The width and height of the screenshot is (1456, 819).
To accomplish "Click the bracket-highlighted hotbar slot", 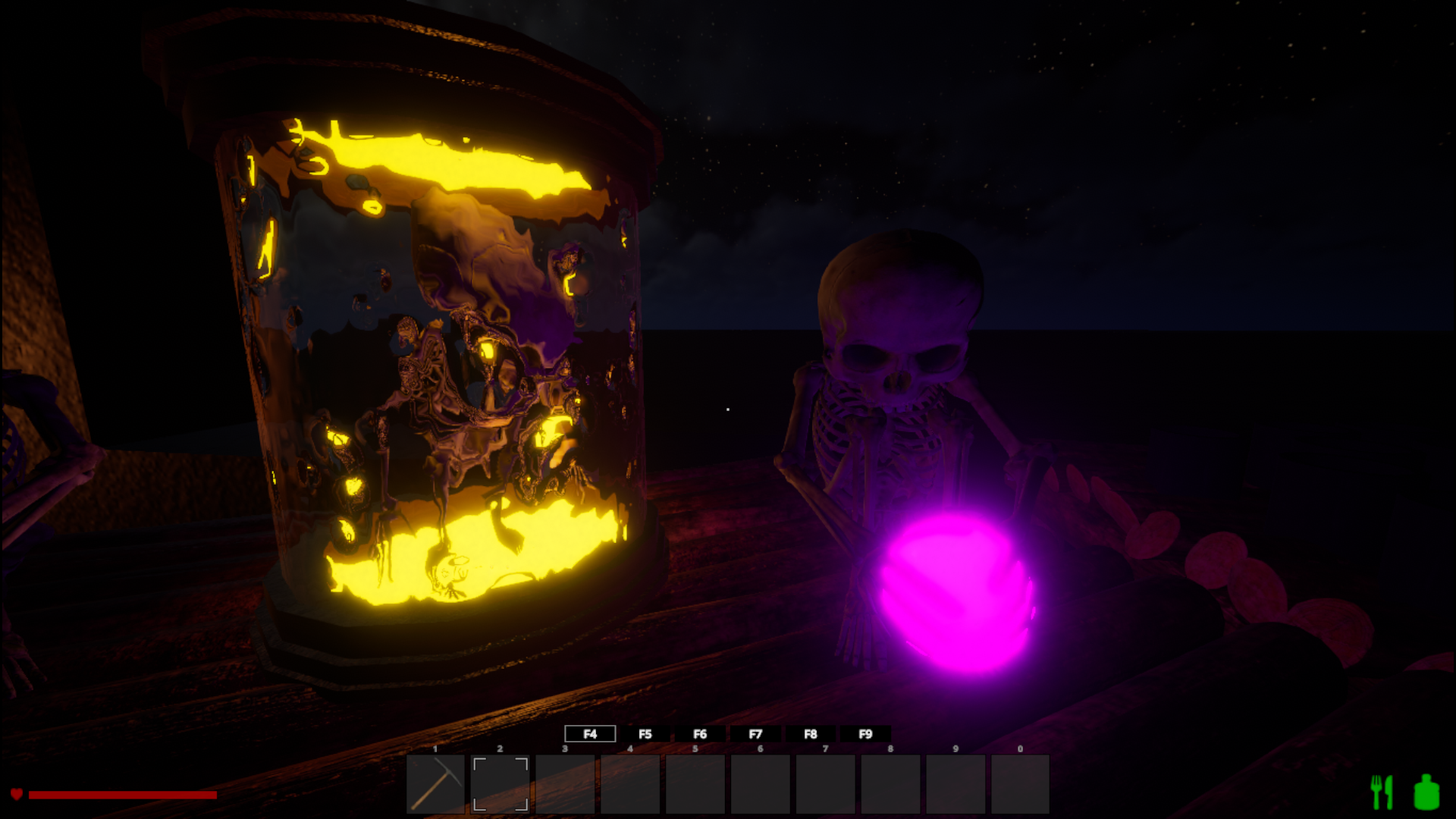I will click(x=500, y=783).
